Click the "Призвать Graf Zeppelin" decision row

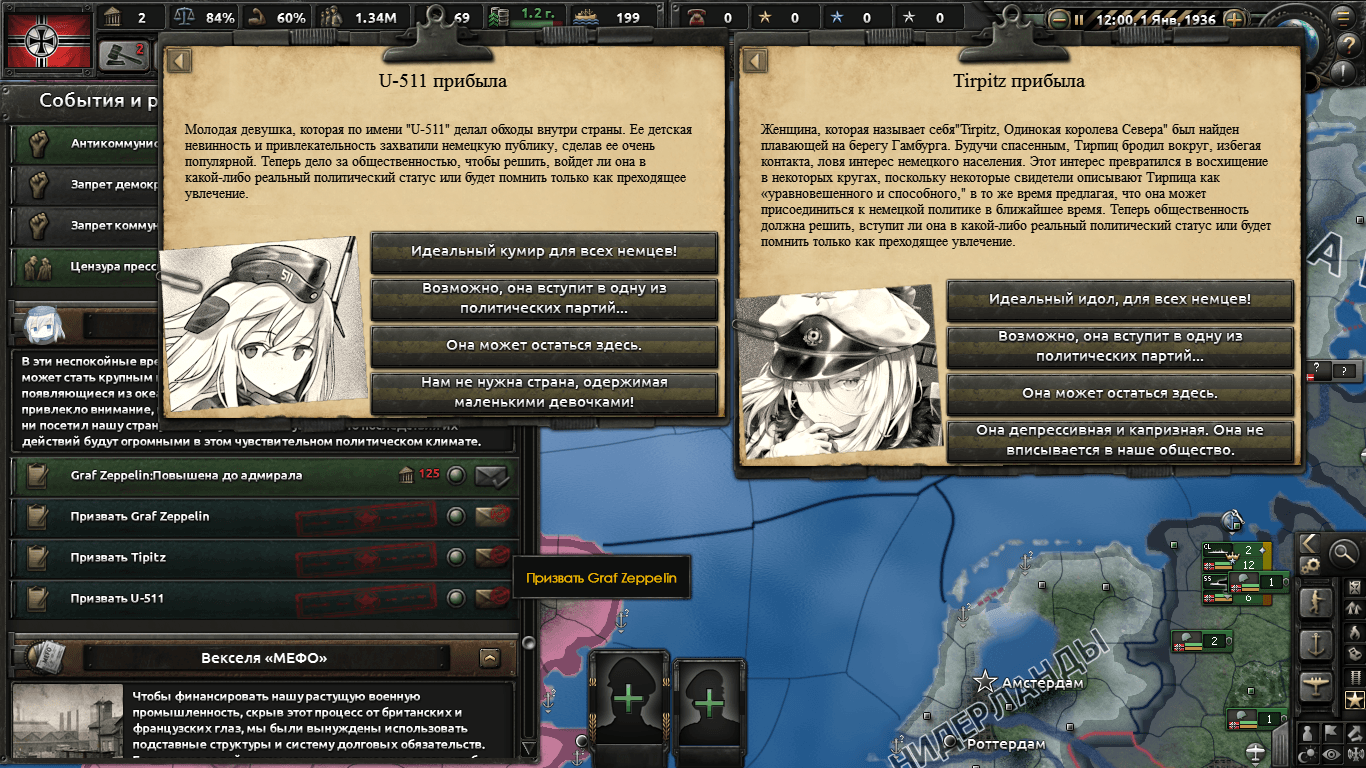(140, 516)
